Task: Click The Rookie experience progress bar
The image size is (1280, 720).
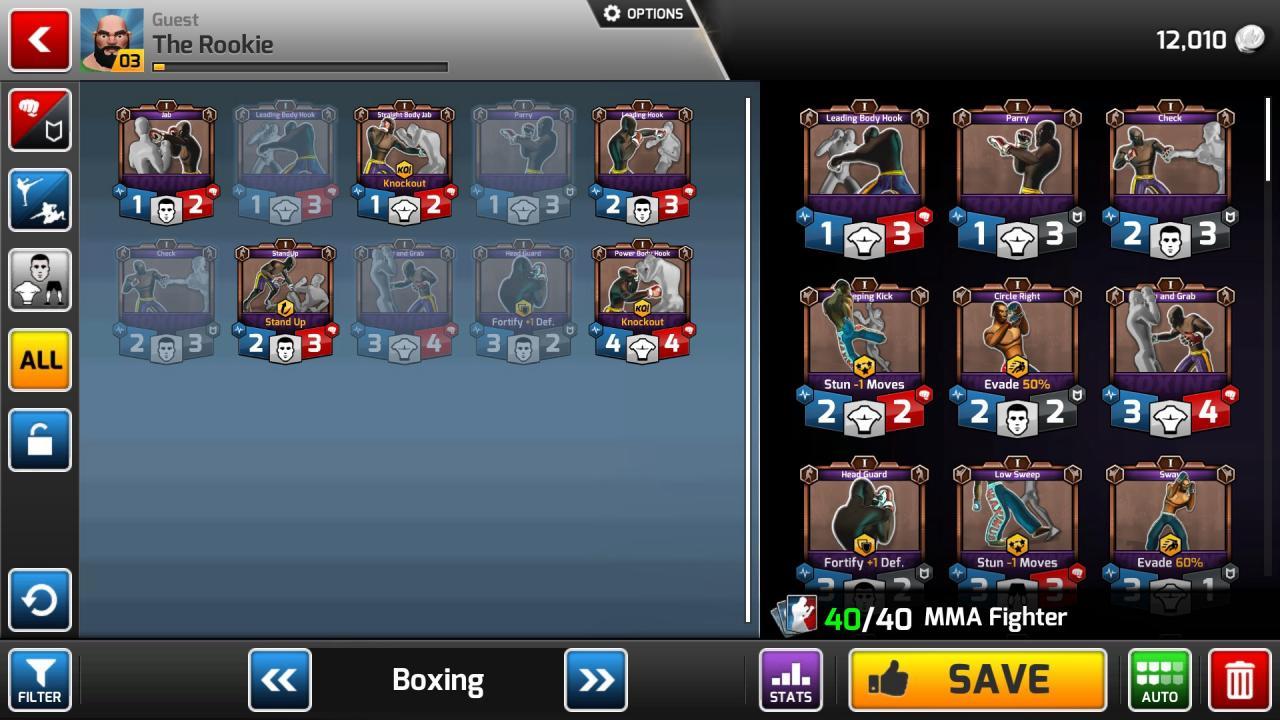Action: coord(300,67)
